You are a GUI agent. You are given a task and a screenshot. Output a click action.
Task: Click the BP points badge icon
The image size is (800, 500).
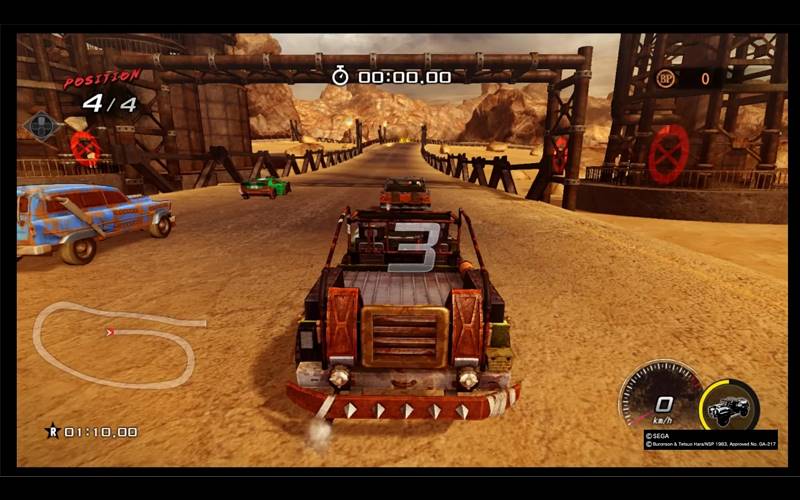click(666, 78)
